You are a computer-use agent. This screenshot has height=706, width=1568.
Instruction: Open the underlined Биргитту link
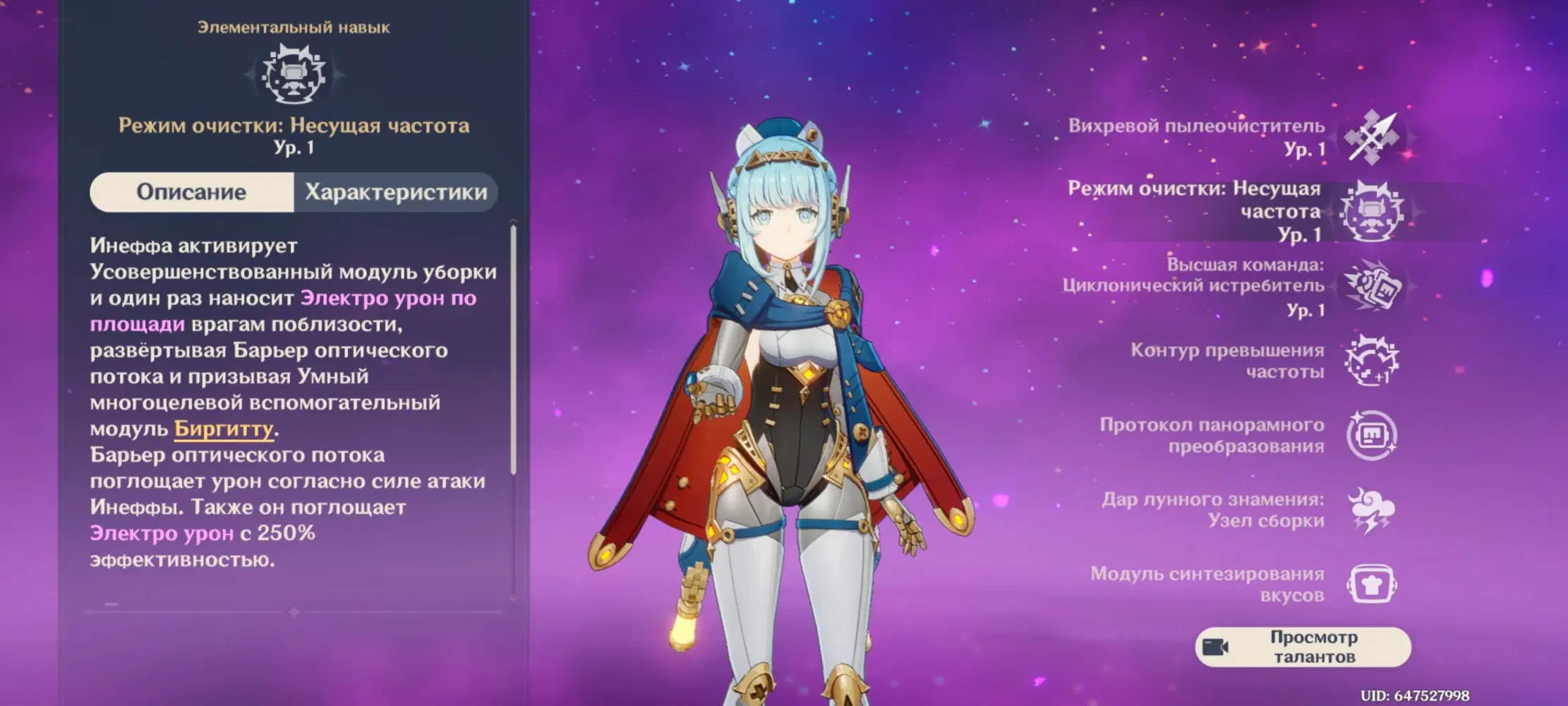coord(224,429)
